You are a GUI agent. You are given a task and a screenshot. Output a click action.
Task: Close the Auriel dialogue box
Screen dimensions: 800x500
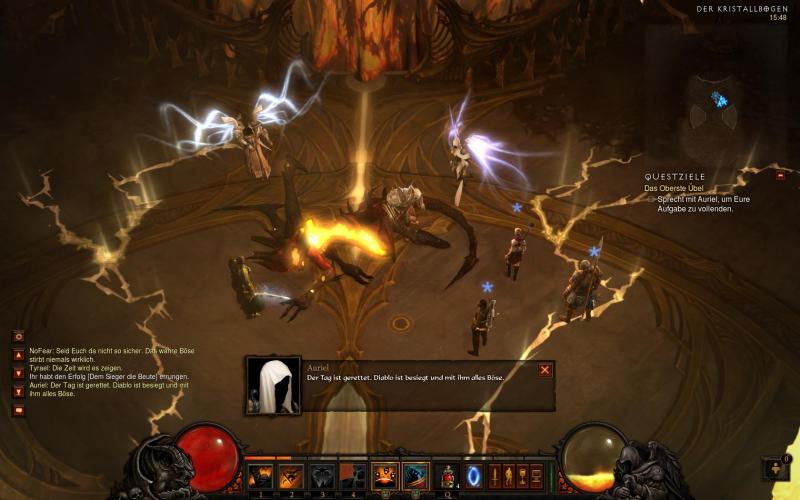click(x=545, y=370)
